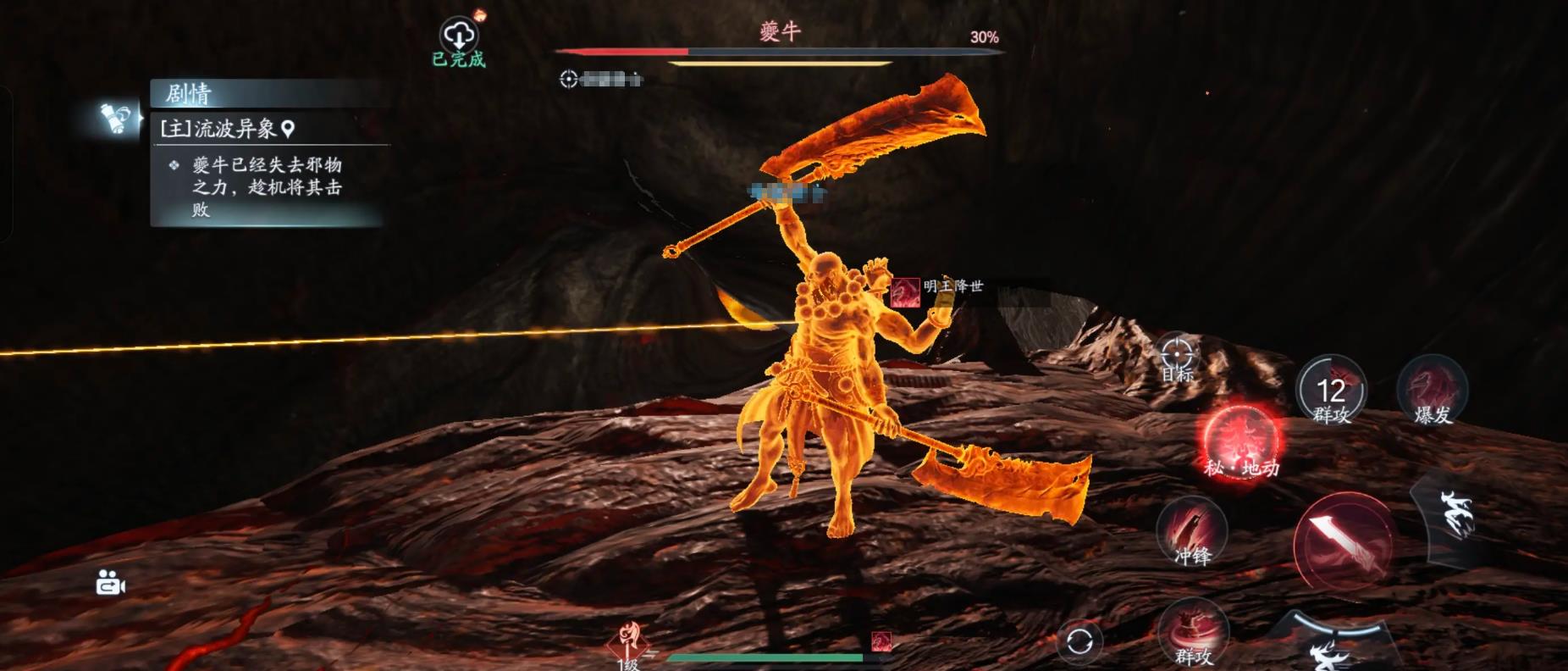Use the 冲锋 charge skill
1568x671 pixels.
coord(1192,532)
